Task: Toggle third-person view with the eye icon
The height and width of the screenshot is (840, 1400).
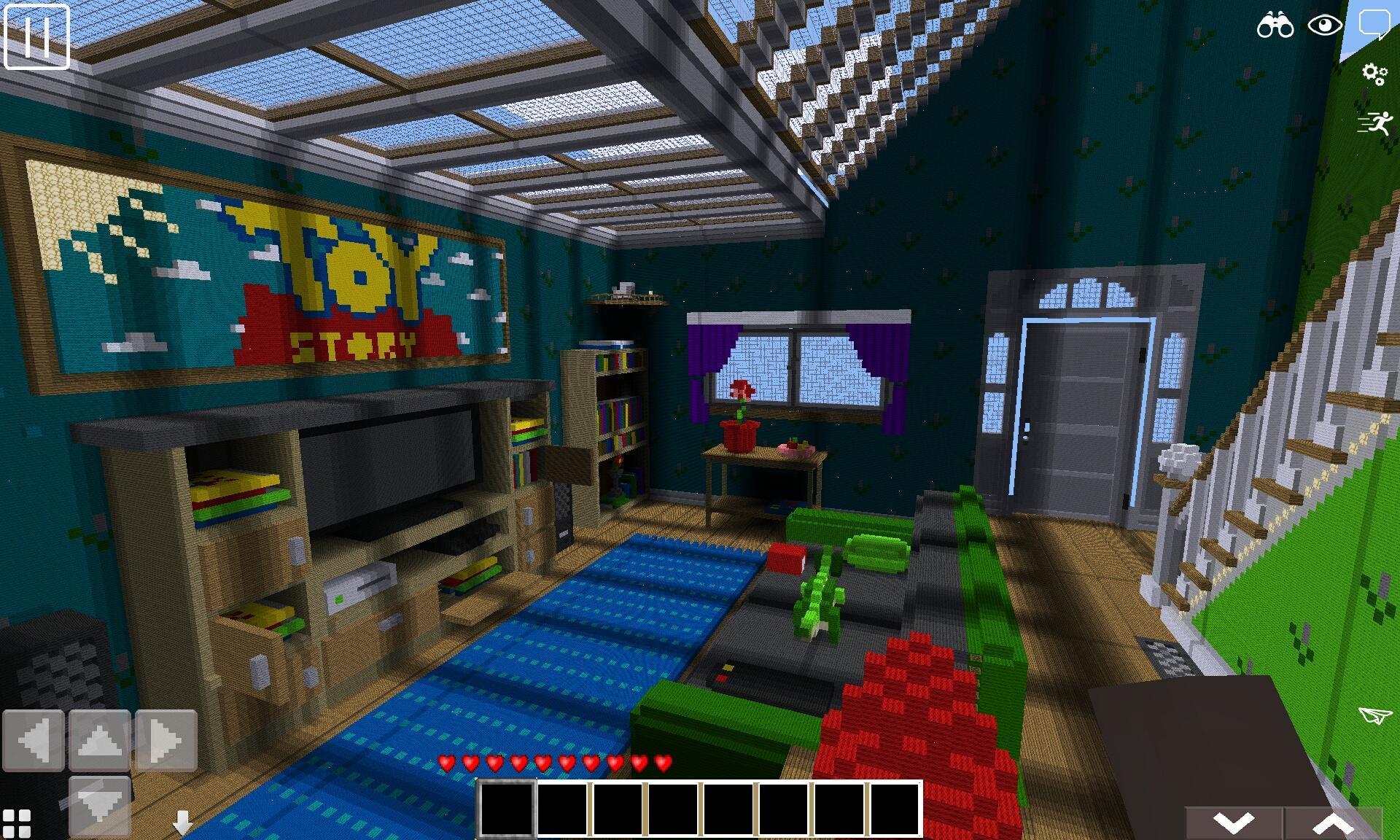Action: (x=1326, y=26)
